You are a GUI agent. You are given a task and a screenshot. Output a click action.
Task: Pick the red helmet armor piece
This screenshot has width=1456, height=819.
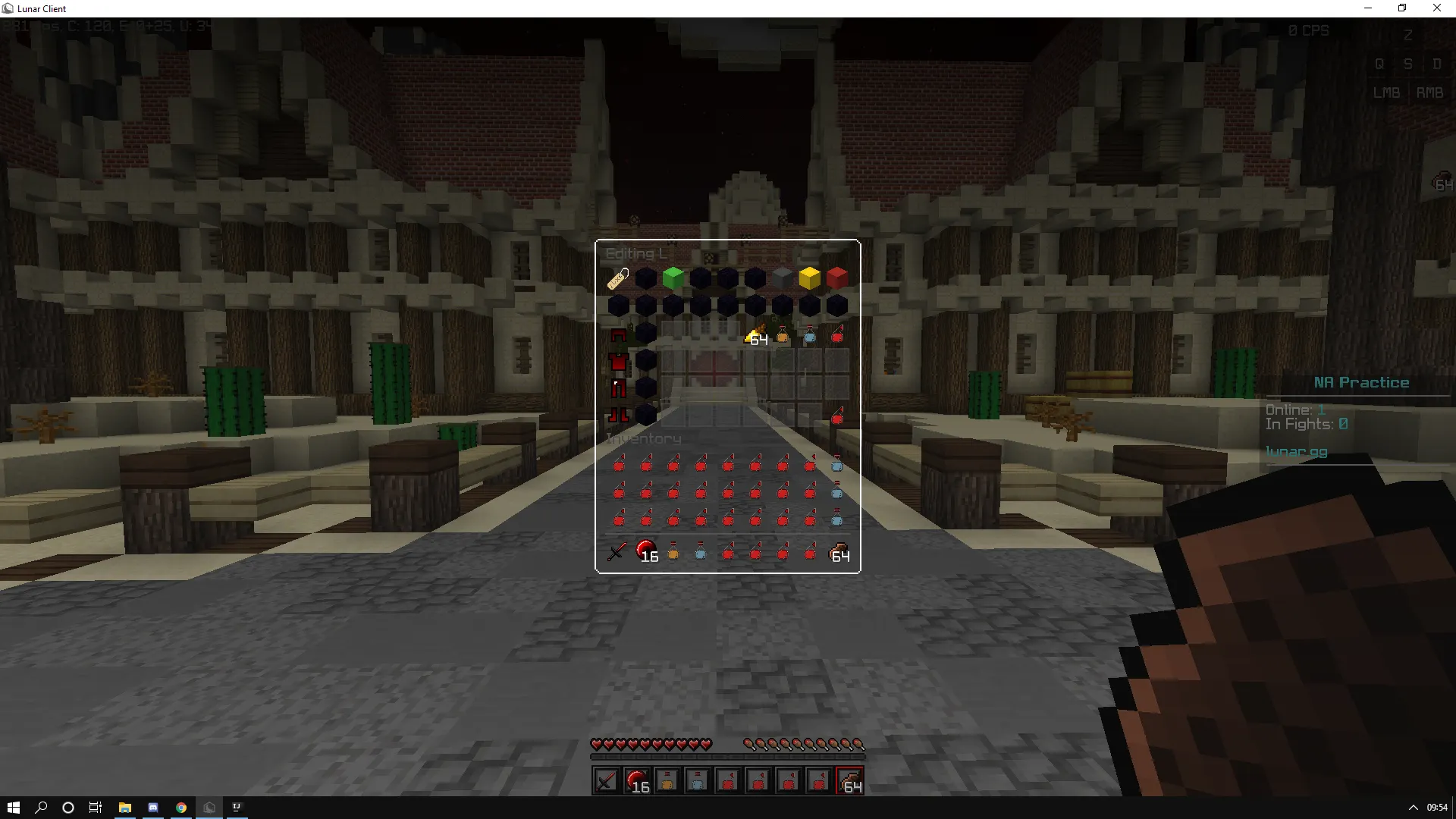[618, 334]
